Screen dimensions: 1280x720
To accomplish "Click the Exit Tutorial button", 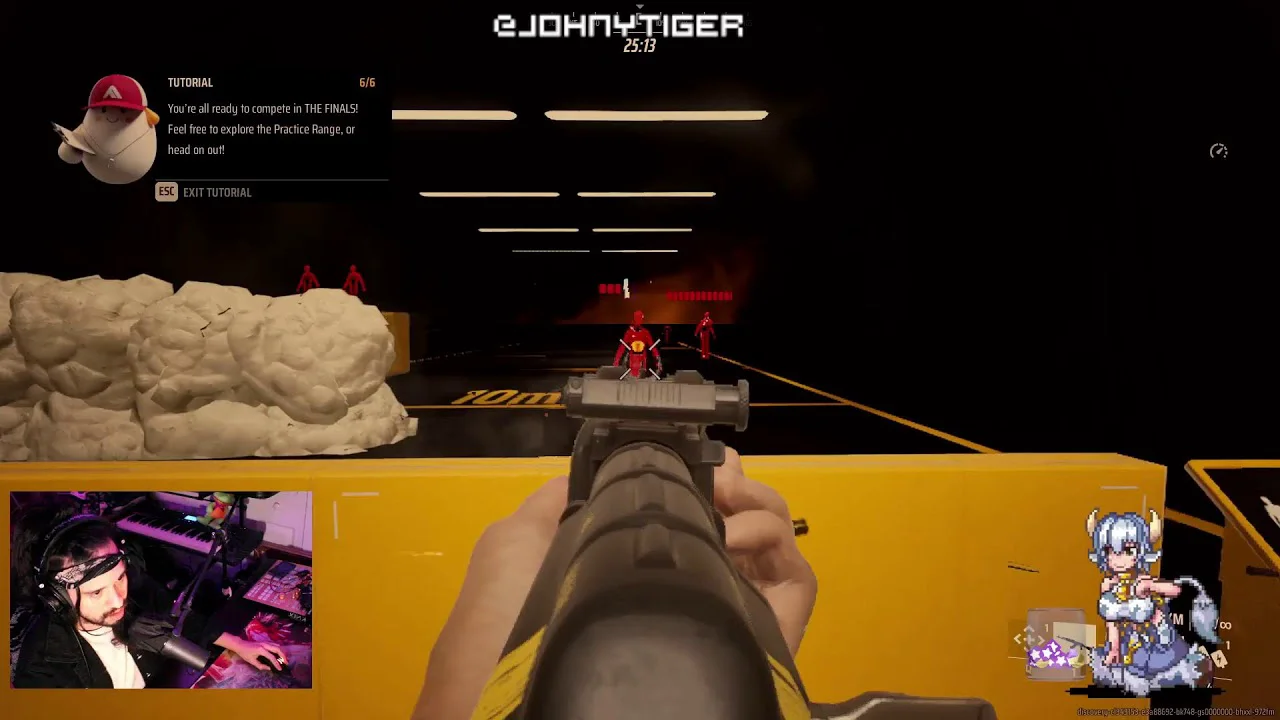I will (205, 192).
